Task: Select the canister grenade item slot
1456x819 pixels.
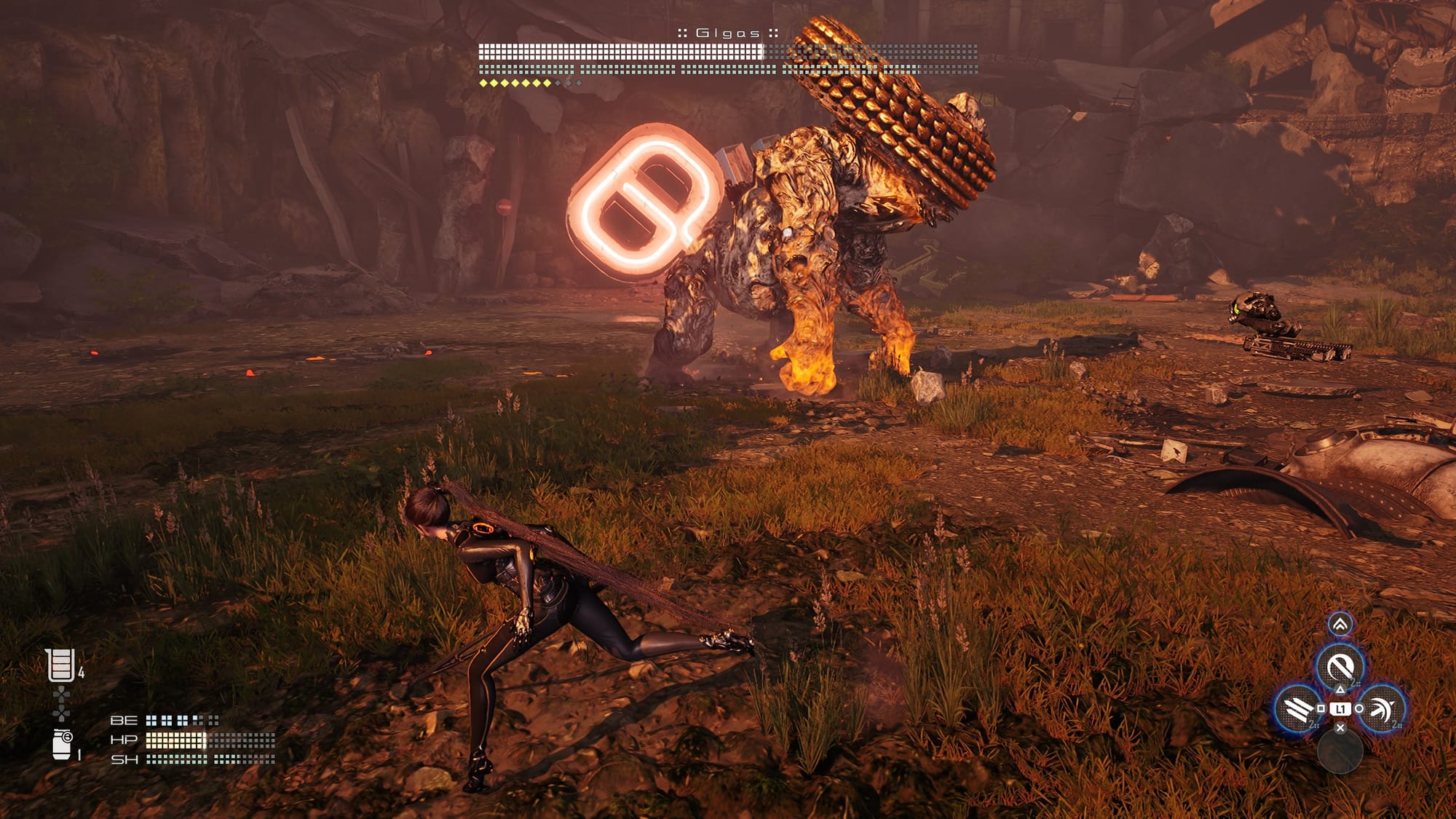Action: [x=63, y=744]
